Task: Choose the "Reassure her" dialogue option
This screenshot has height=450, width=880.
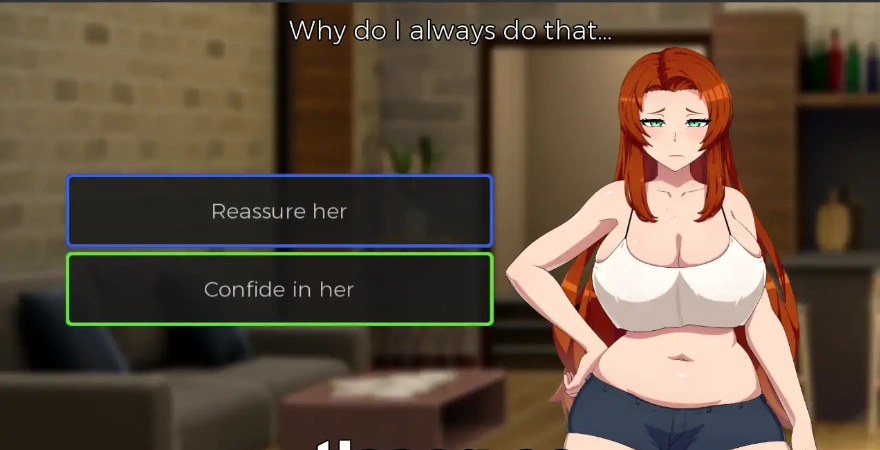Action: tap(279, 211)
